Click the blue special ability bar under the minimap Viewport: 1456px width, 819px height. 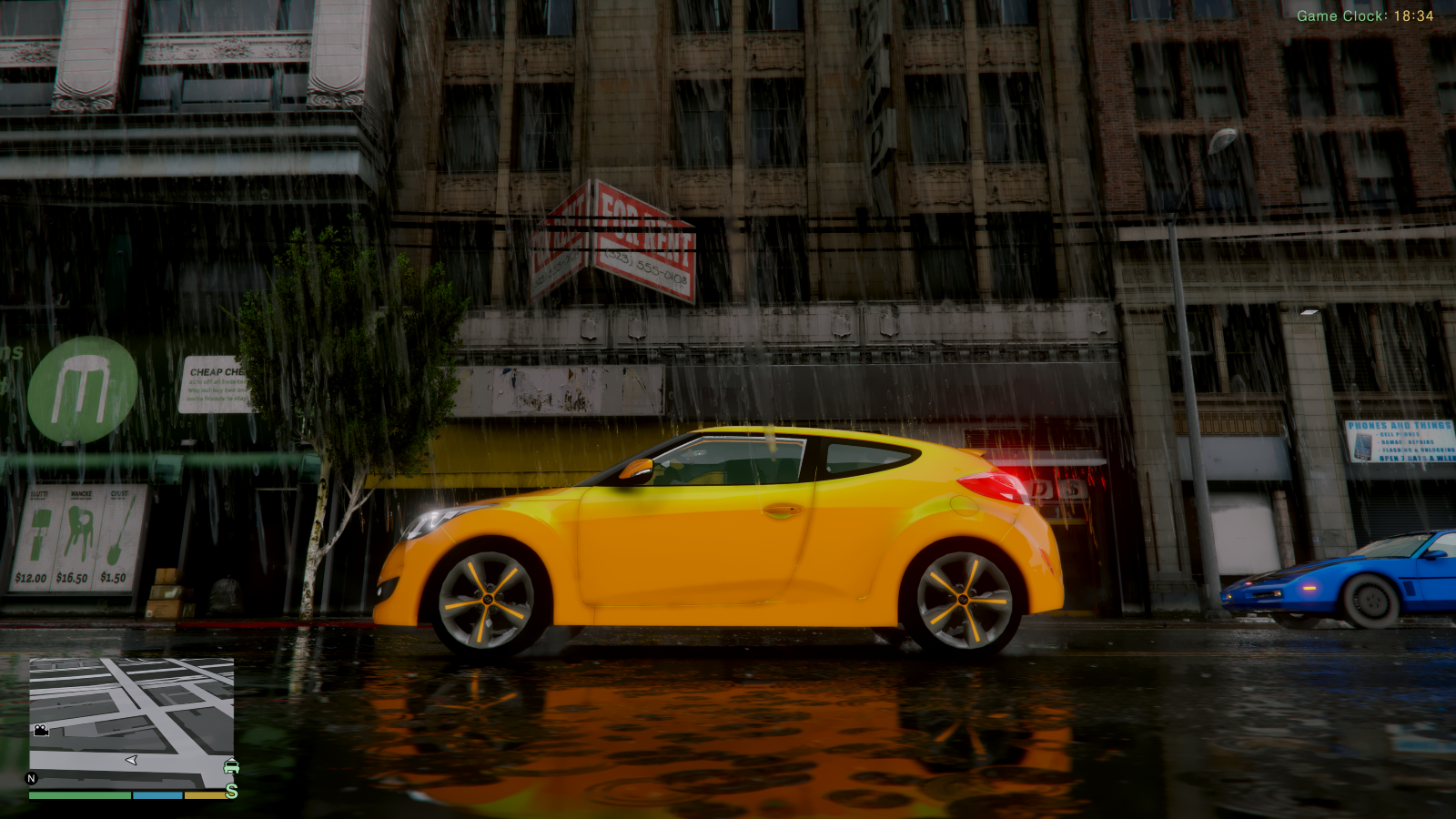157,795
